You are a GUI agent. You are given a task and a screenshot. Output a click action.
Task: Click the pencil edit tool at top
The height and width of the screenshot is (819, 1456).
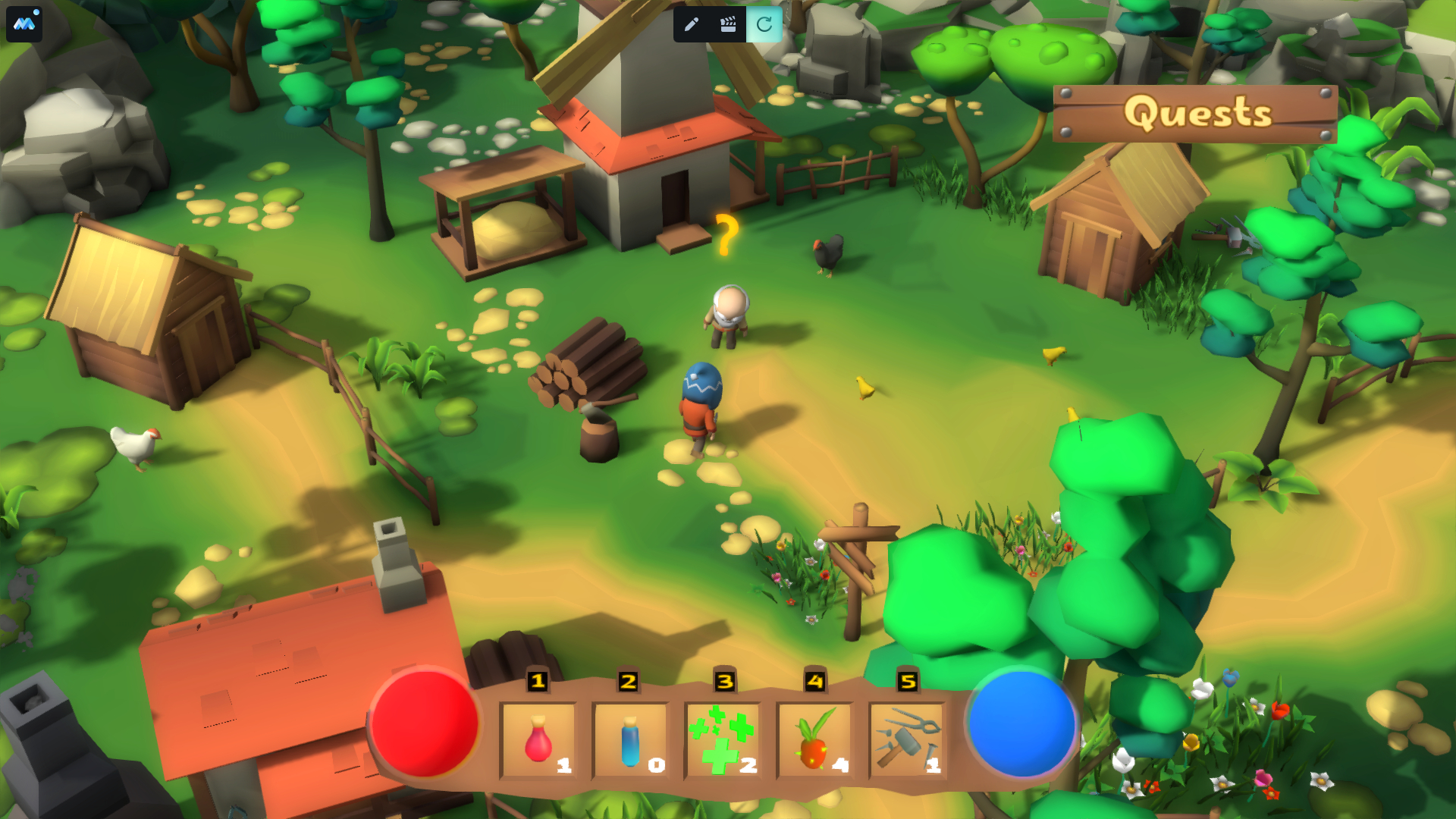pyautogui.click(x=691, y=24)
